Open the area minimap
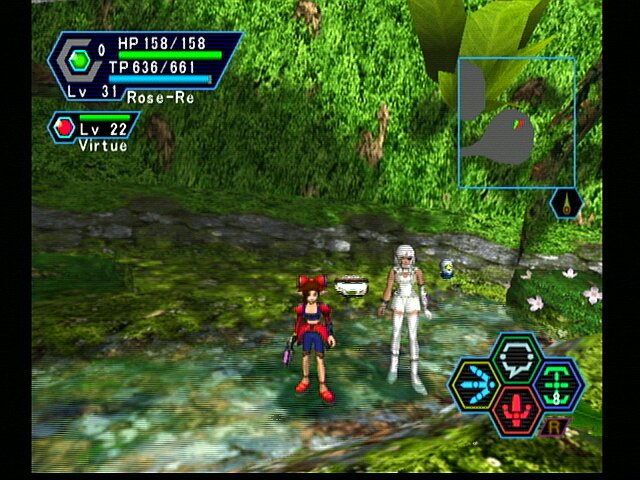 coord(516,122)
